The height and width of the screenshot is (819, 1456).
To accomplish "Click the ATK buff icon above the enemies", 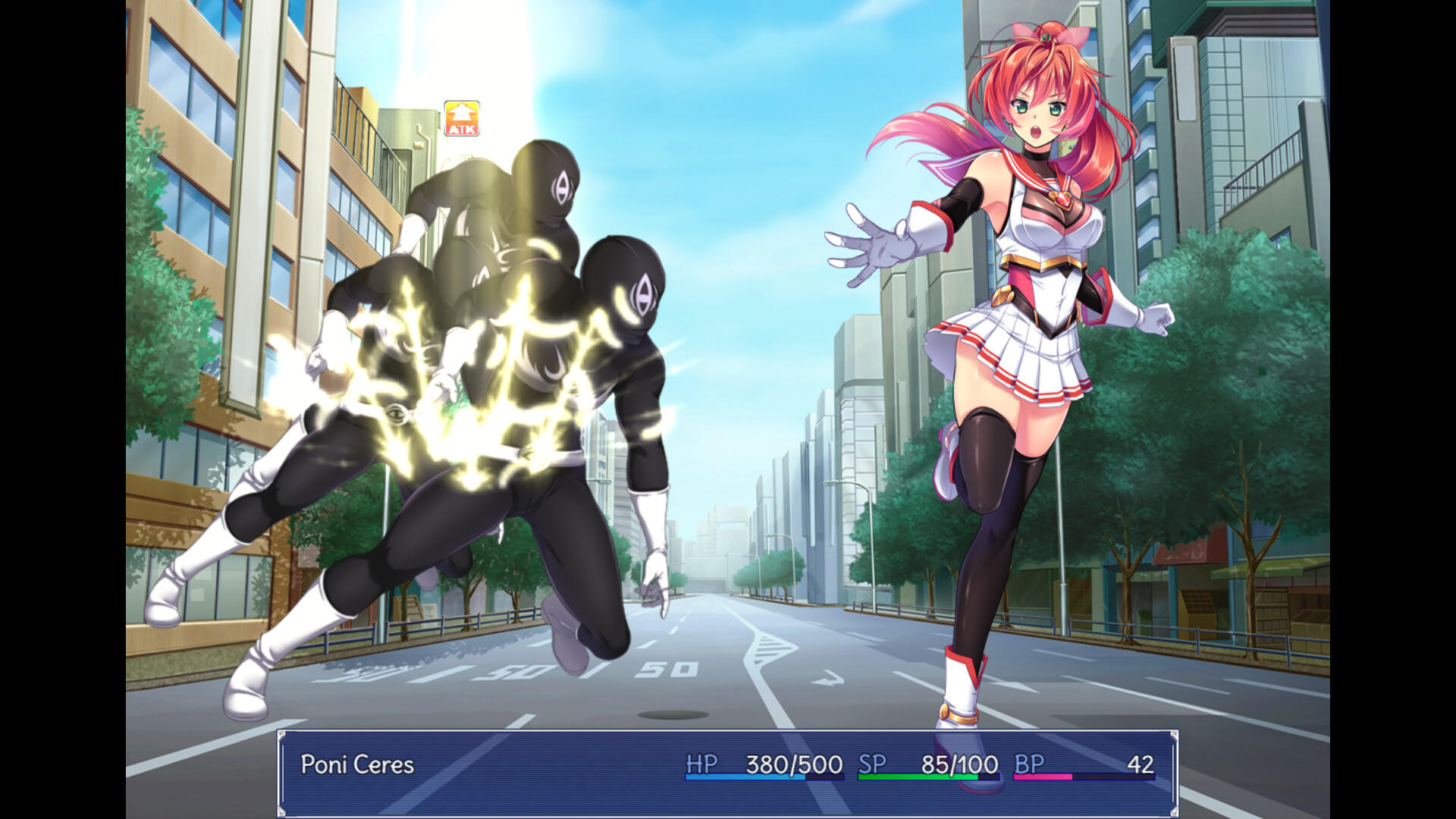I will [462, 118].
